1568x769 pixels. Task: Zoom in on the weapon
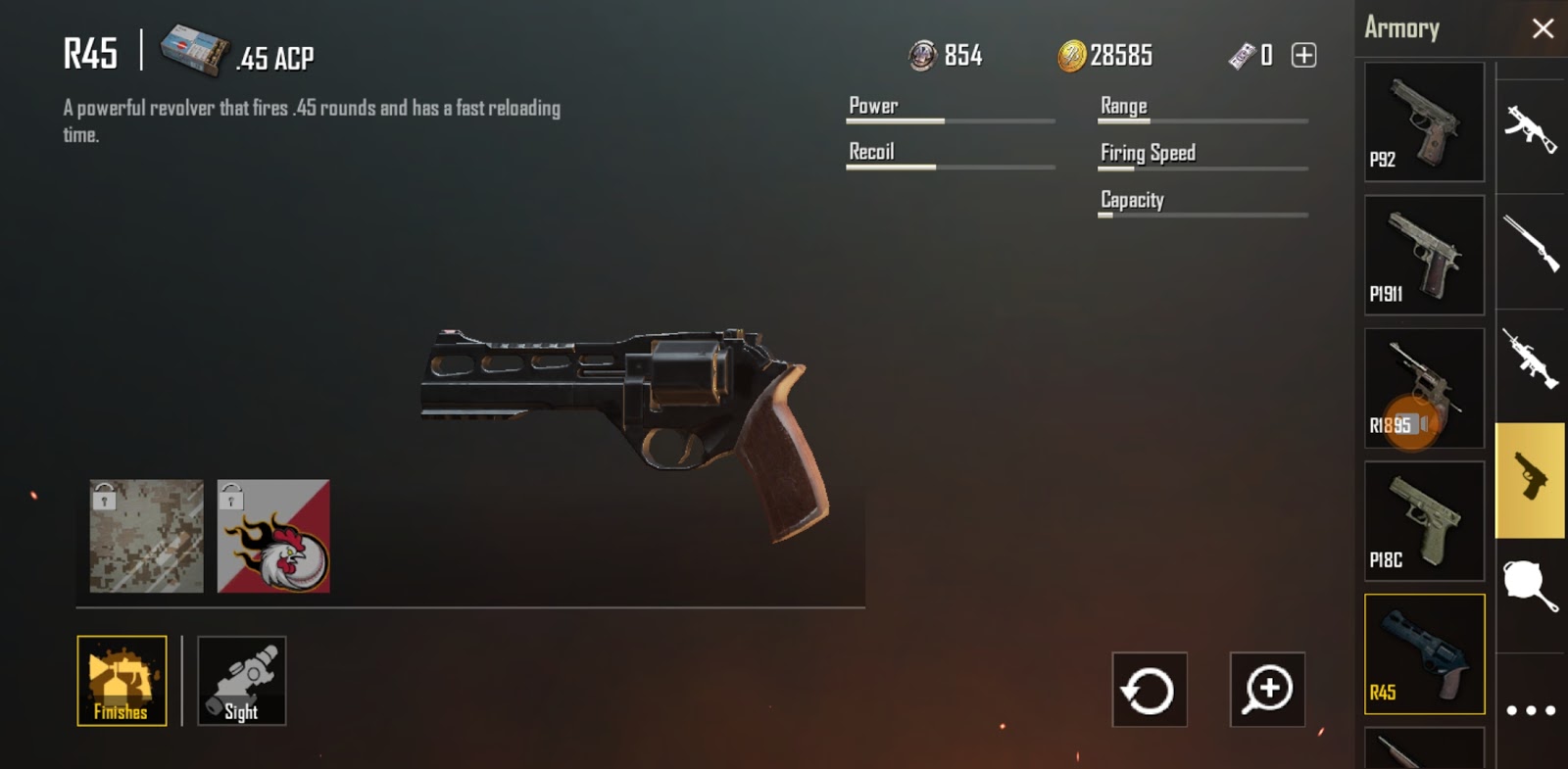(1267, 690)
